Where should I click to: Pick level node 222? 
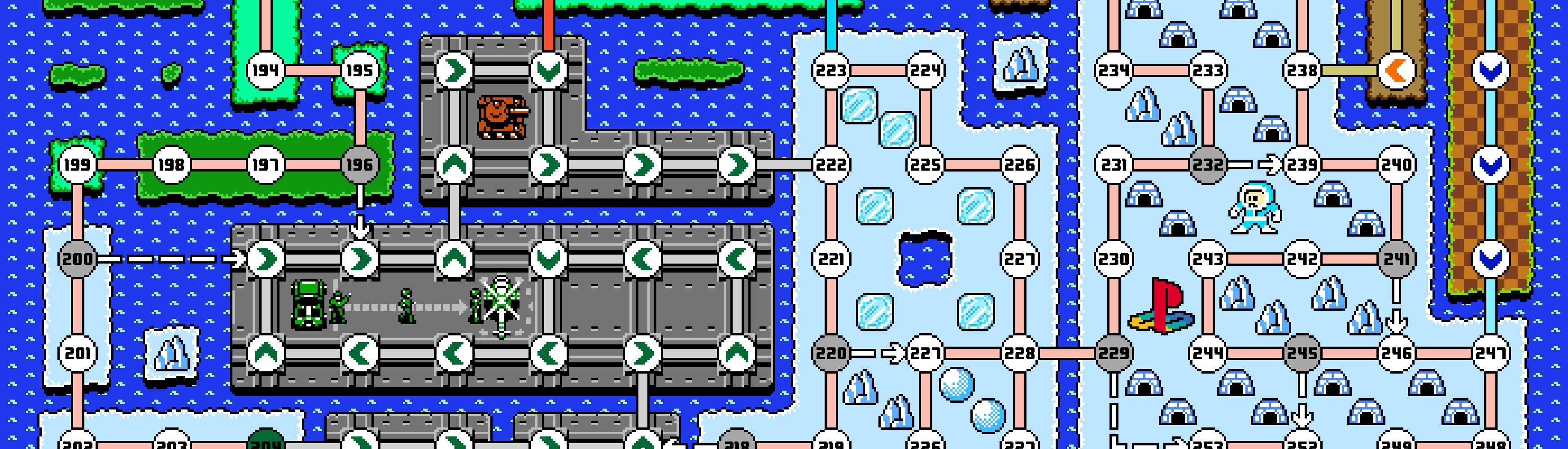pyautogui.click(x=831, y=164)
